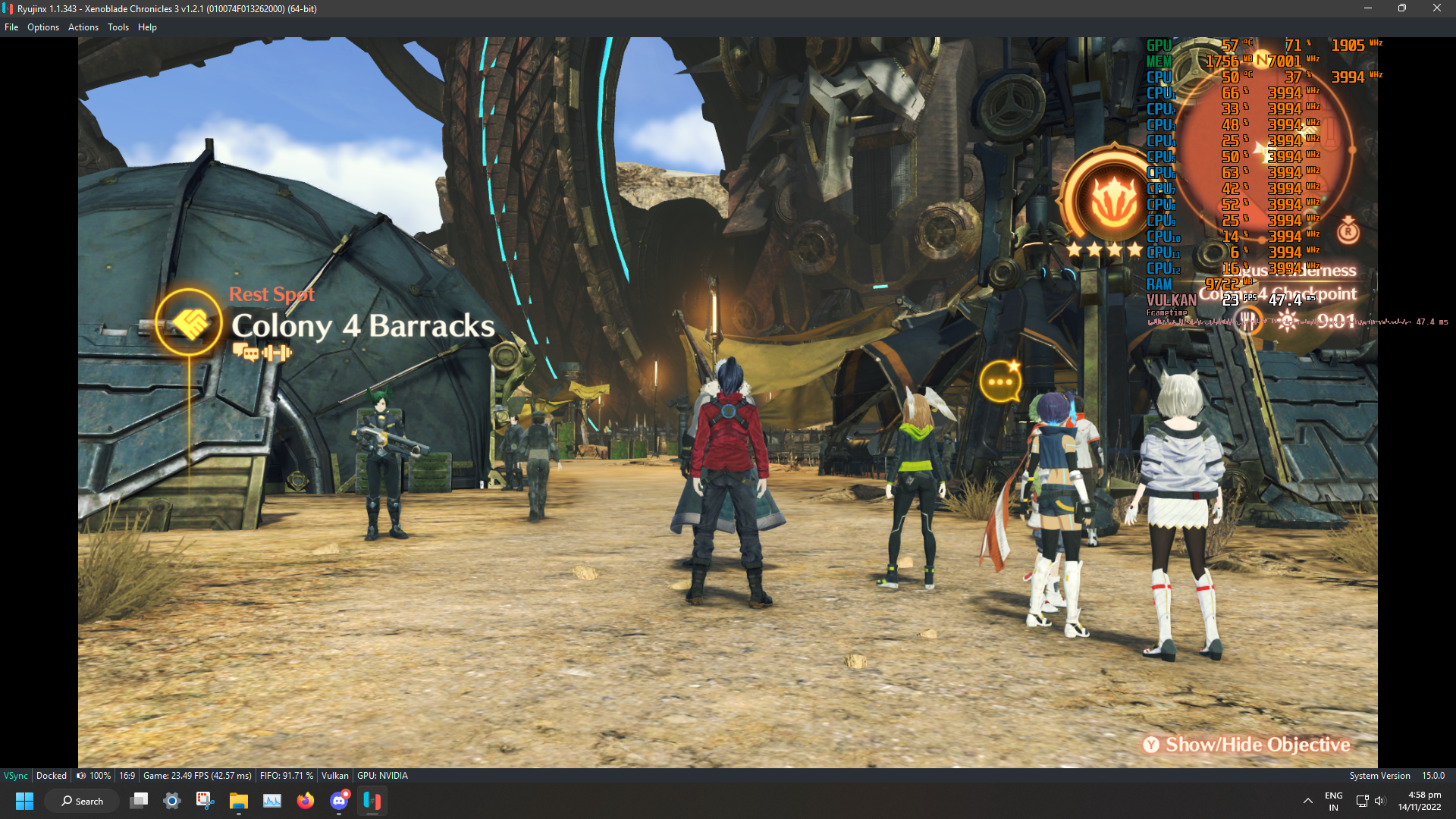
Task: Open the emulator's Options menu
Action: (43, 27)
